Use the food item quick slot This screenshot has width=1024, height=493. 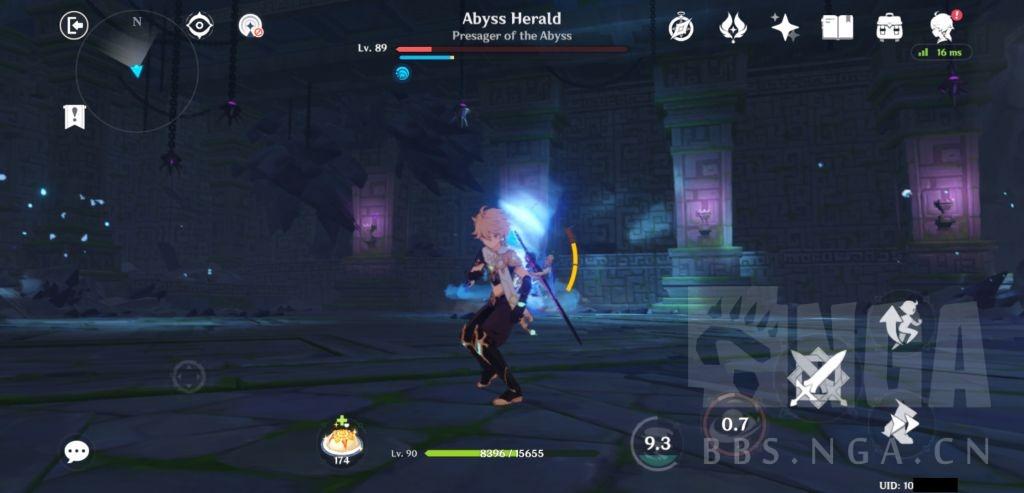[x=341, y=441]
